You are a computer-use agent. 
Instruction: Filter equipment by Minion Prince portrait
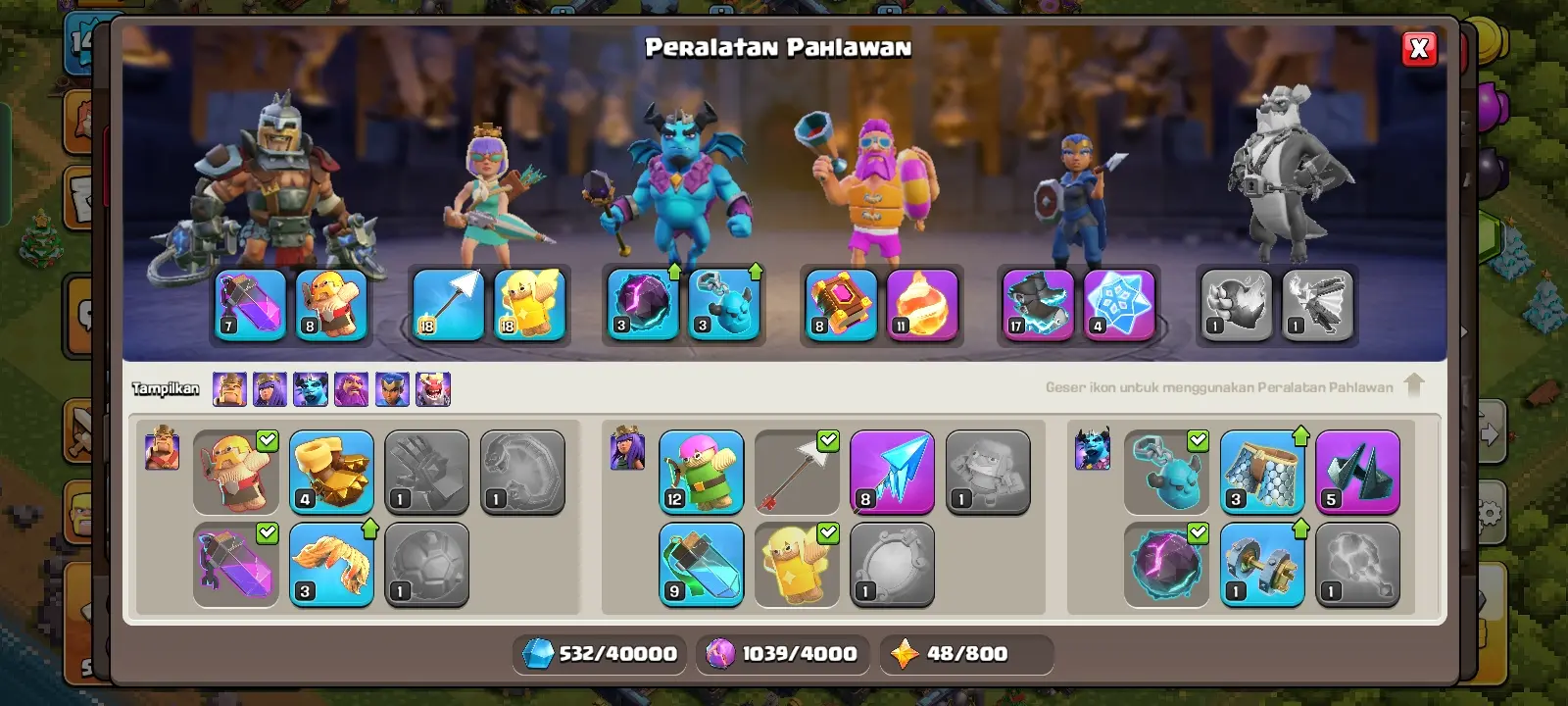(311, 389)
